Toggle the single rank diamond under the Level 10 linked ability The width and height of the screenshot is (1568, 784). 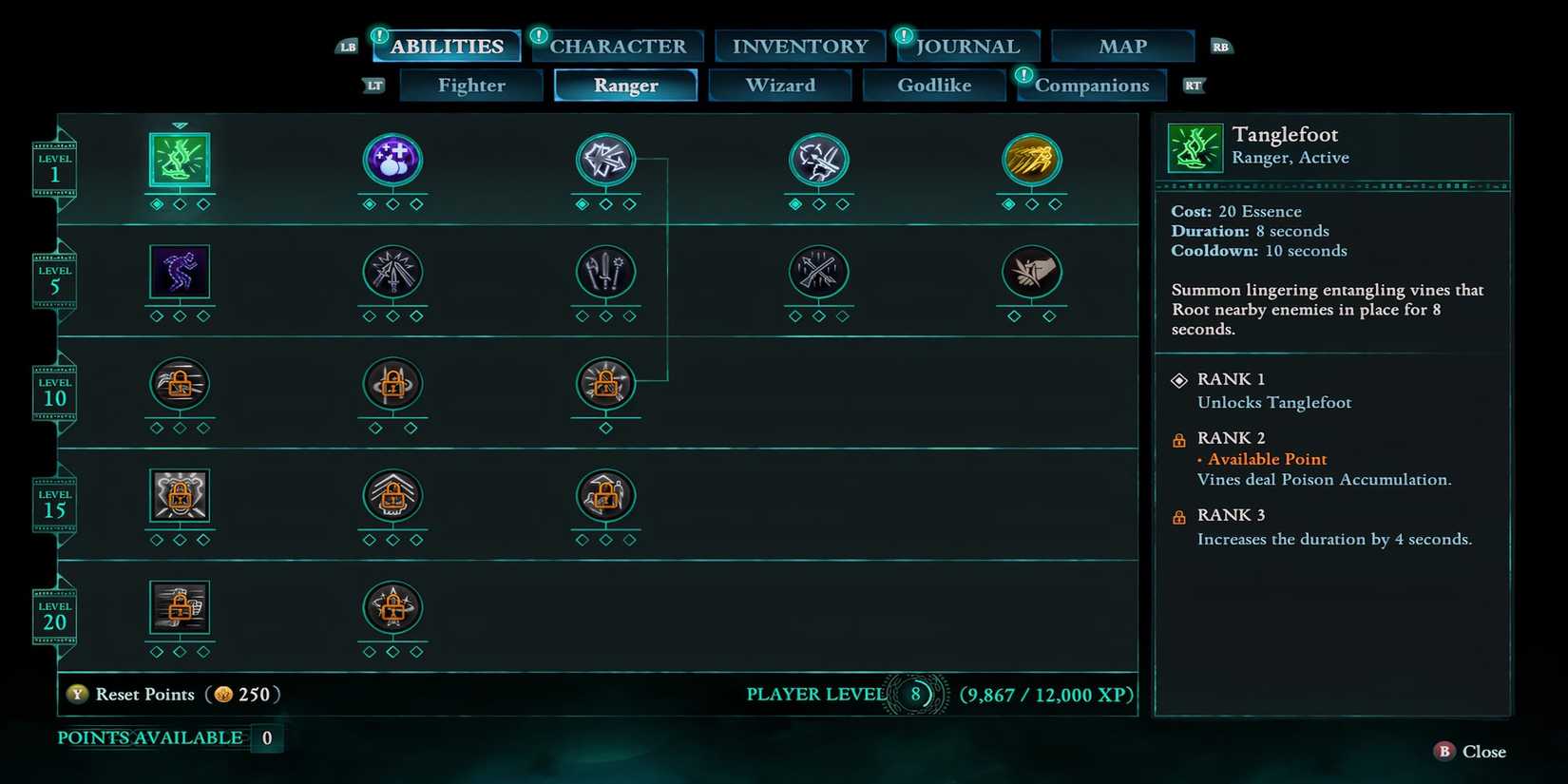(605, 428)
